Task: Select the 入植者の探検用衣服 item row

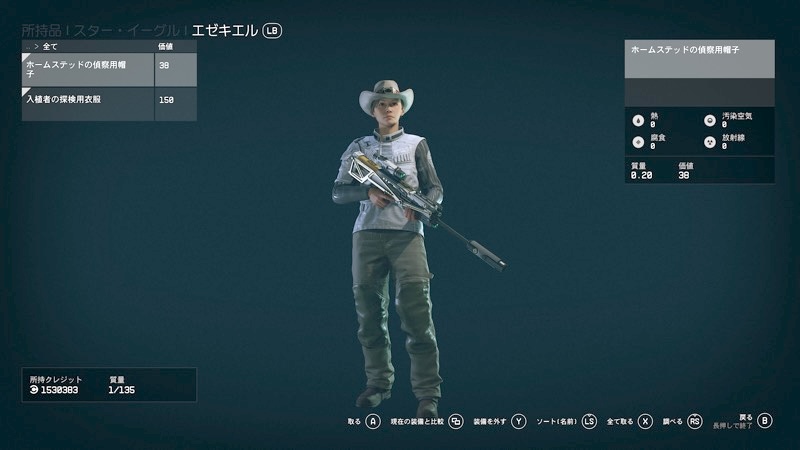Action: 88,101
